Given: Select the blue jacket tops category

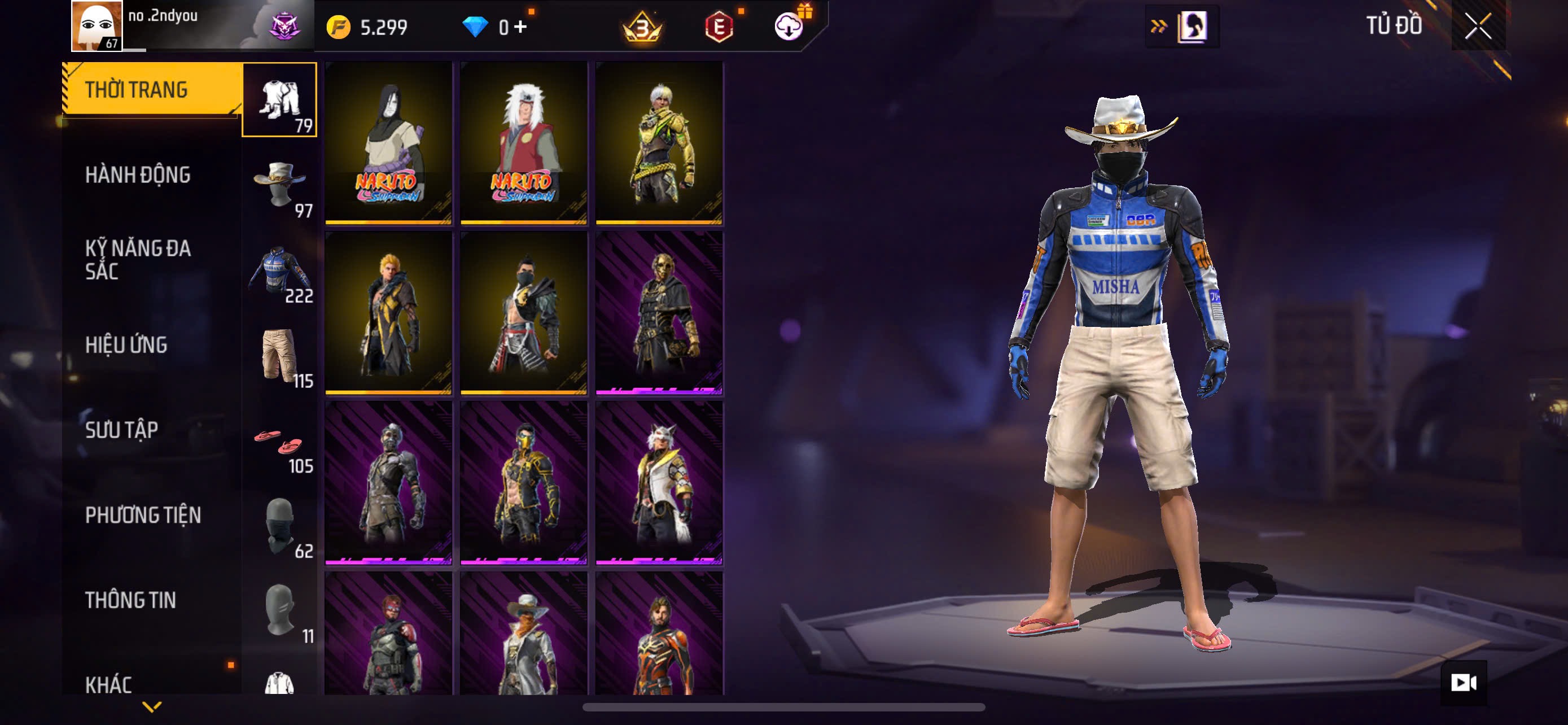Looking at the screenshot, I should tap(279, 270).
